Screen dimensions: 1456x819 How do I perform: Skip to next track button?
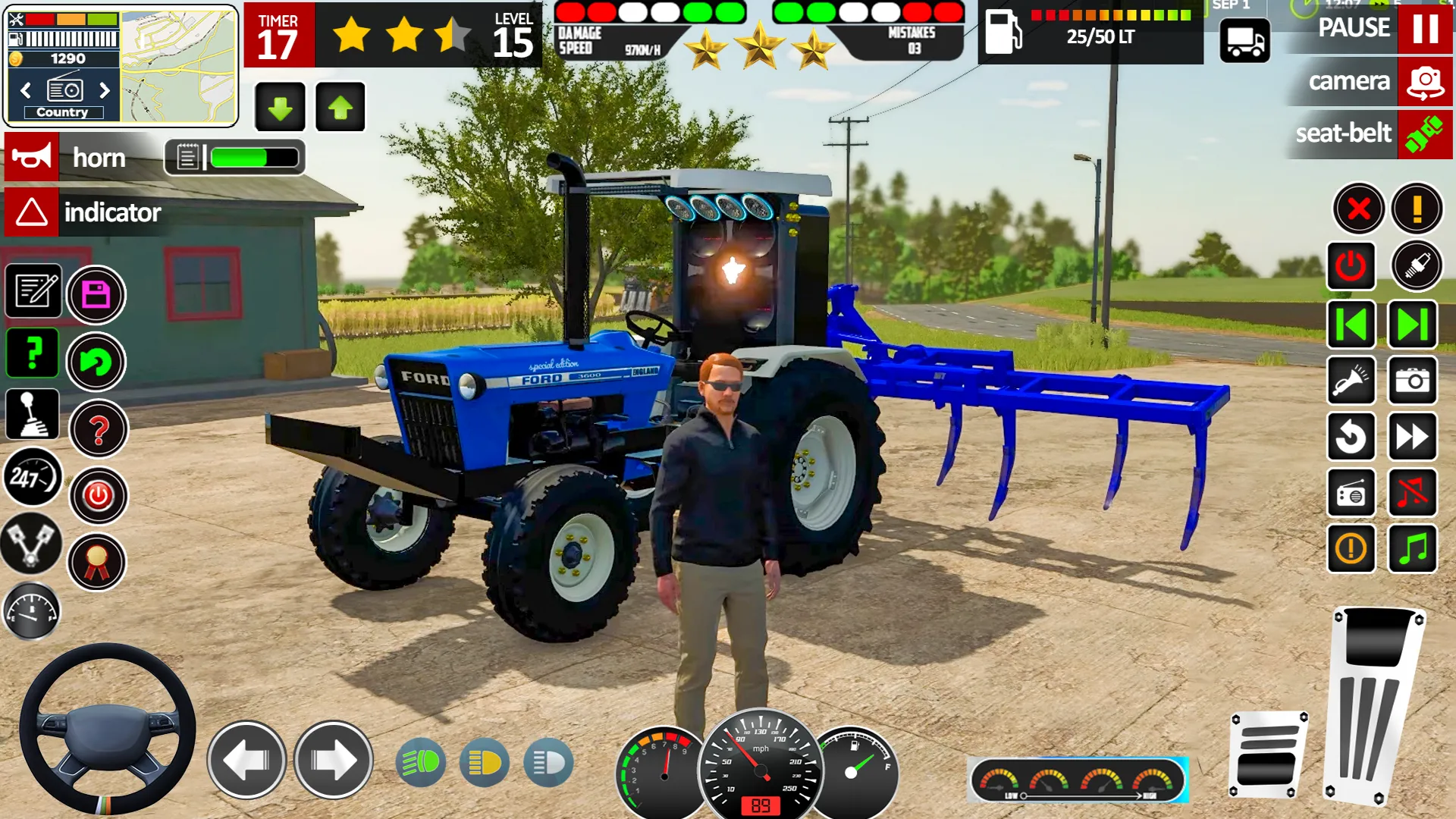coord(1412,325)
